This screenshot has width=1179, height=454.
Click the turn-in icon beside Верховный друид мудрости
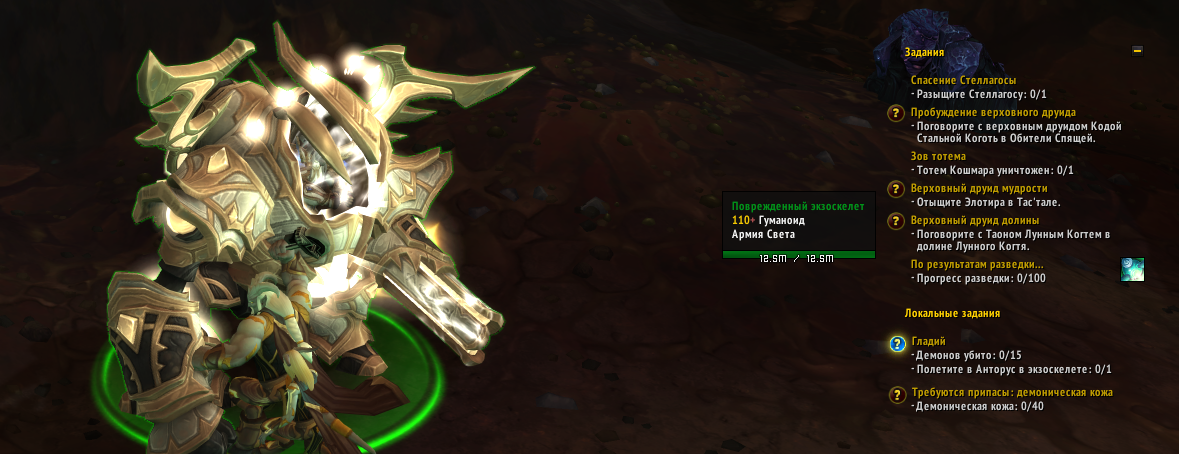[897, 189]
